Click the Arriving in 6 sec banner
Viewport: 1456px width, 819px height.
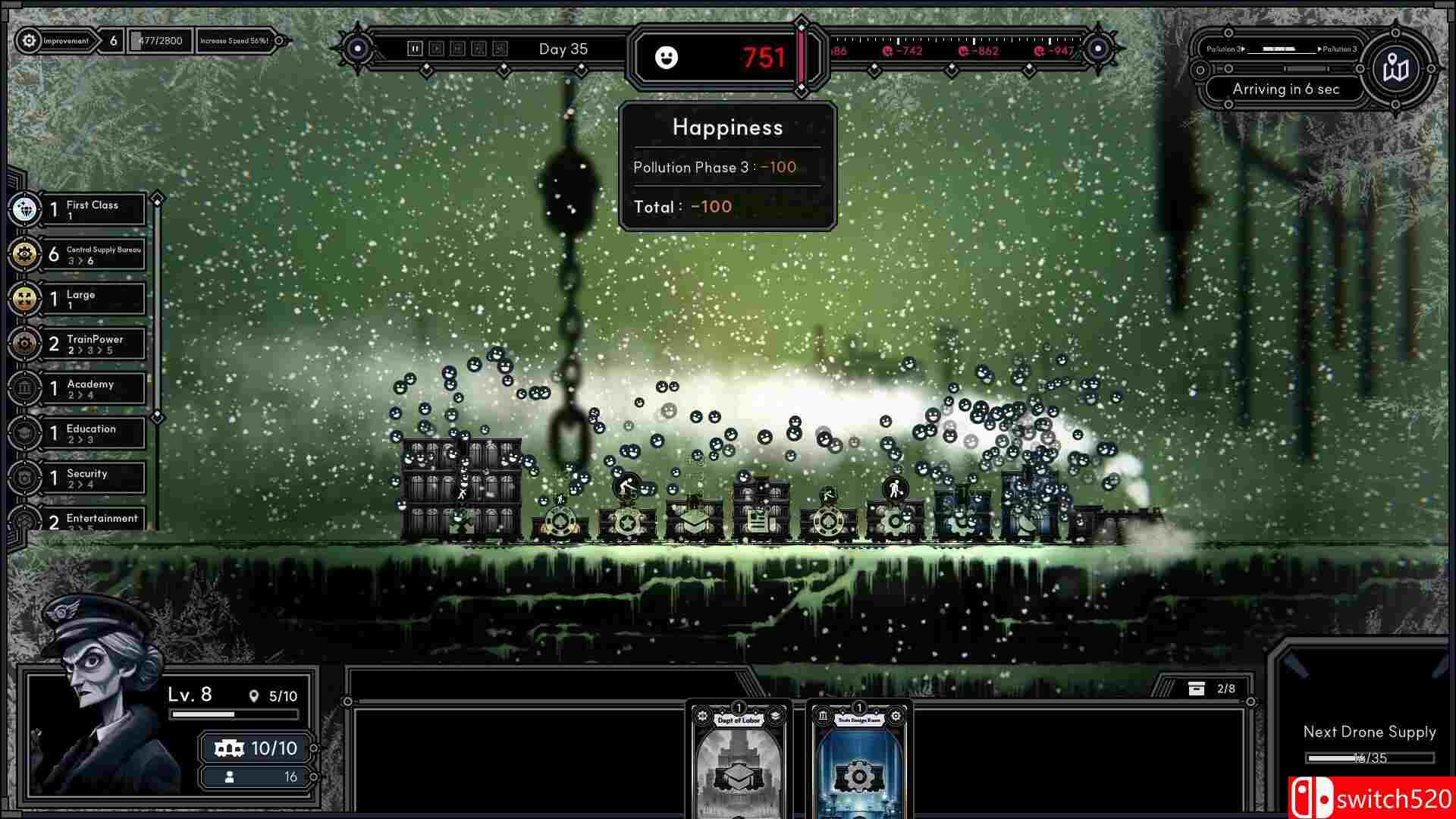pyautogui.click(x=1285, y=89)
